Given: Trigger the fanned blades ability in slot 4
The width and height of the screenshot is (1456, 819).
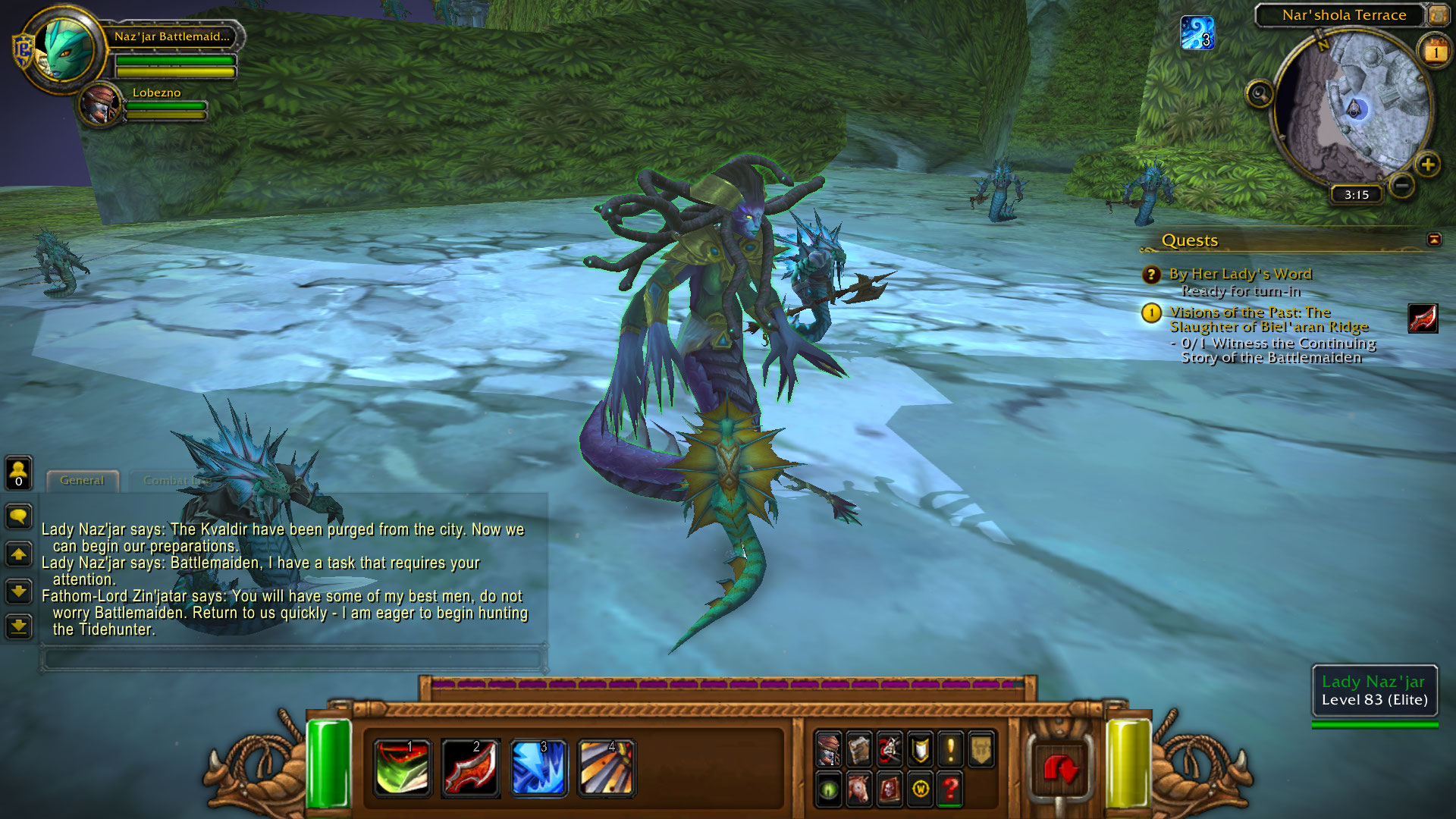Looking at the screenshot, I should pyautogui.click(x=606, y=767).
